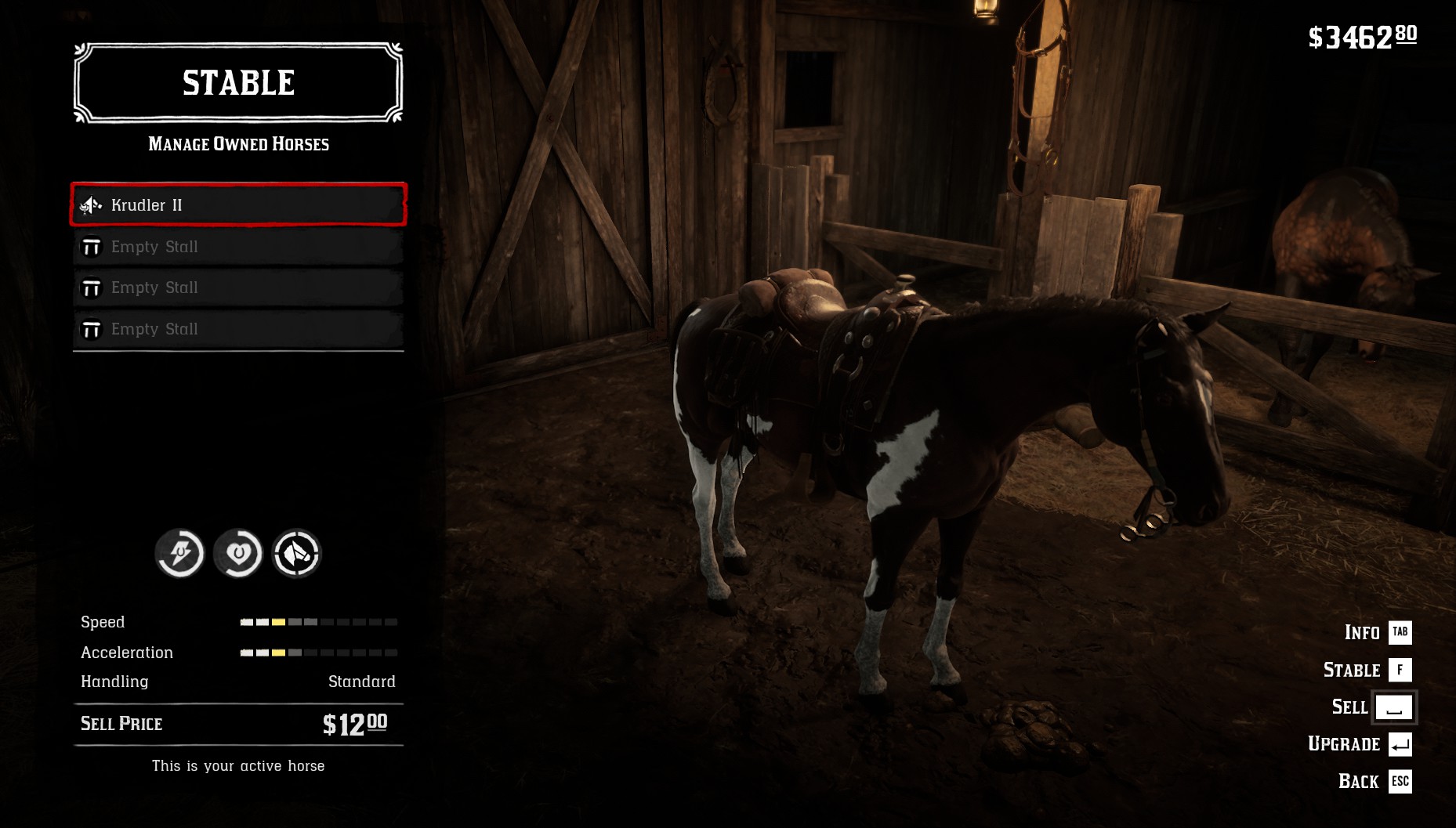Click the Info option
Viewport: 1456px width, 828px height.
pos(1377,632)
